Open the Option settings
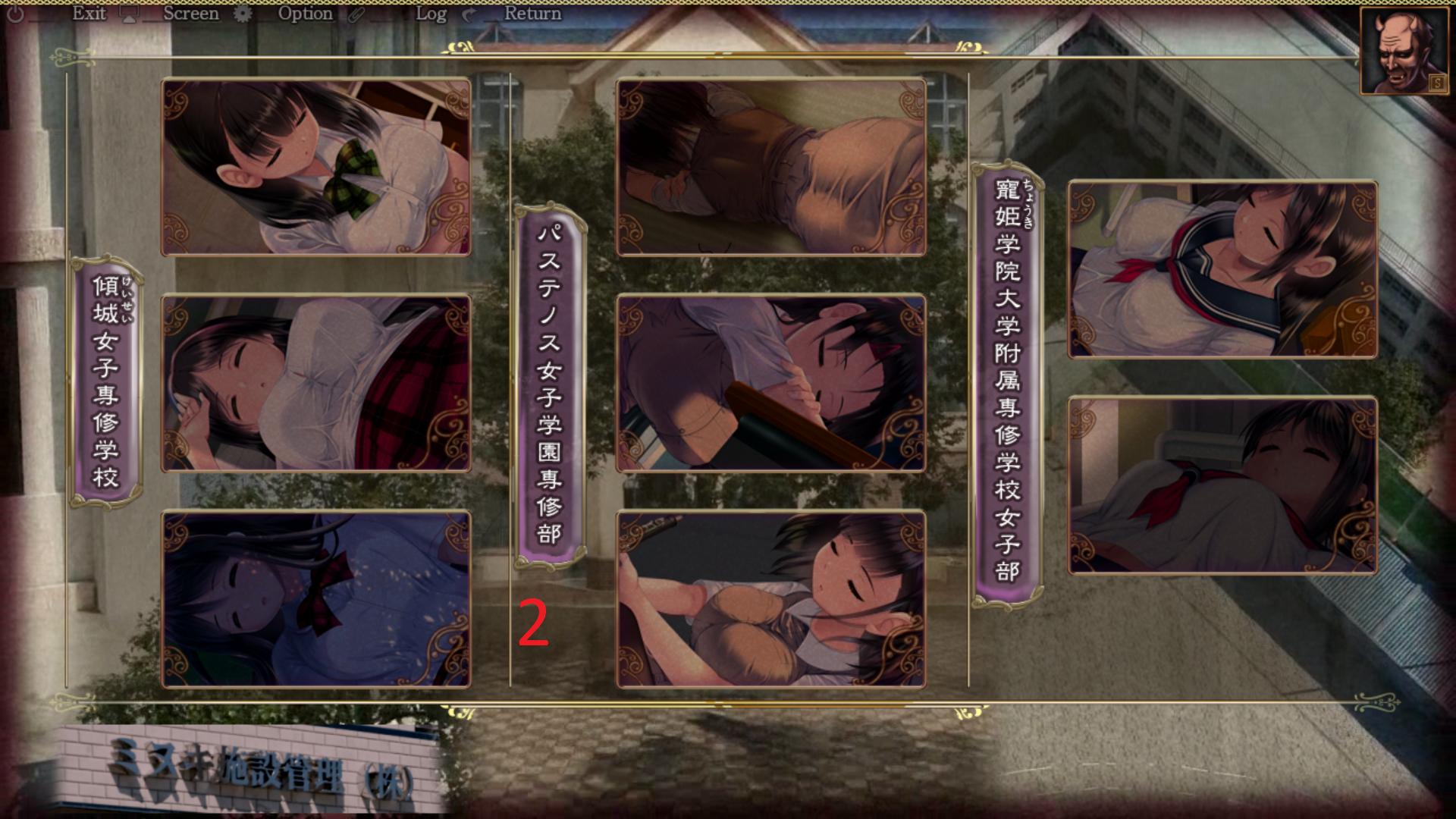 [305, 14]
